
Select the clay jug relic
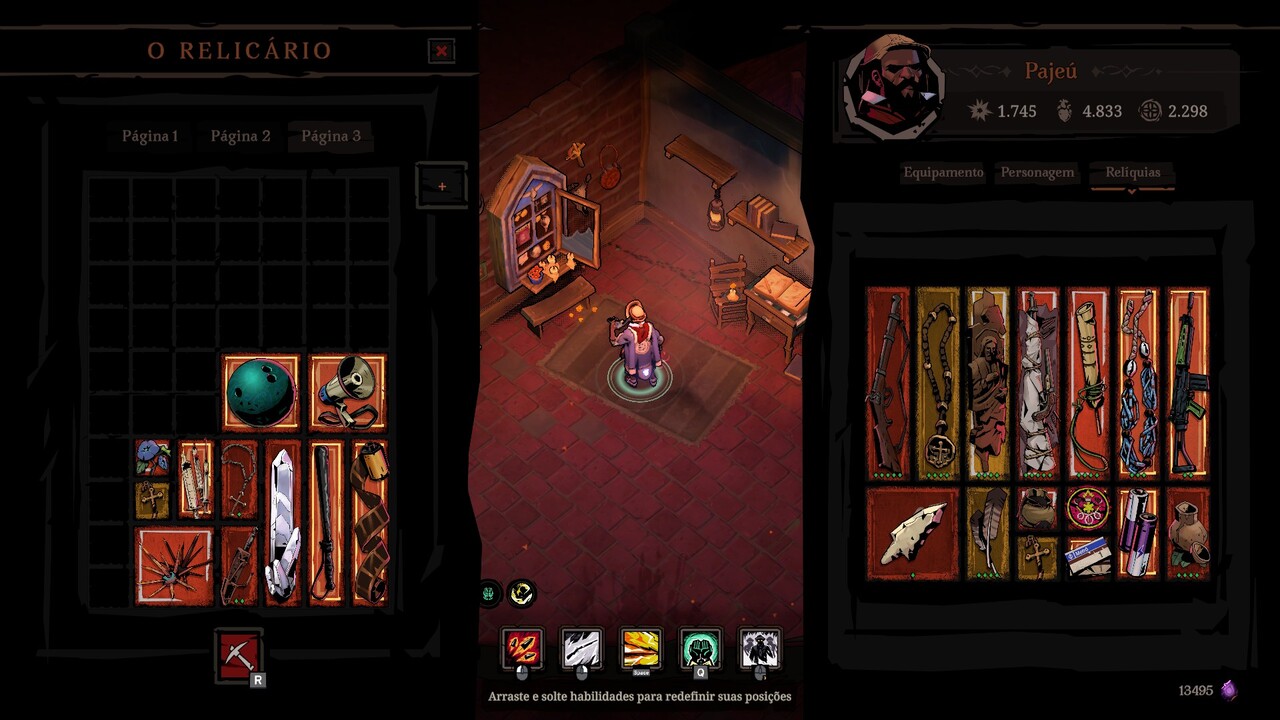(x=1188, y=533)
